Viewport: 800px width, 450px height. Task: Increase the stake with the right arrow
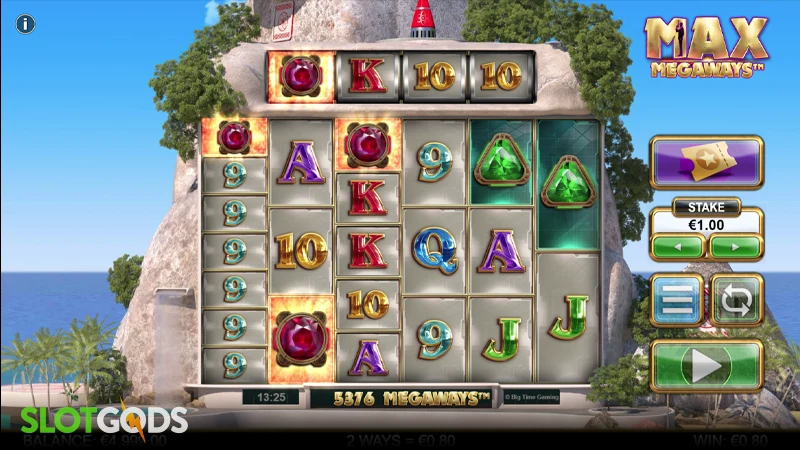tap(736, 247)
